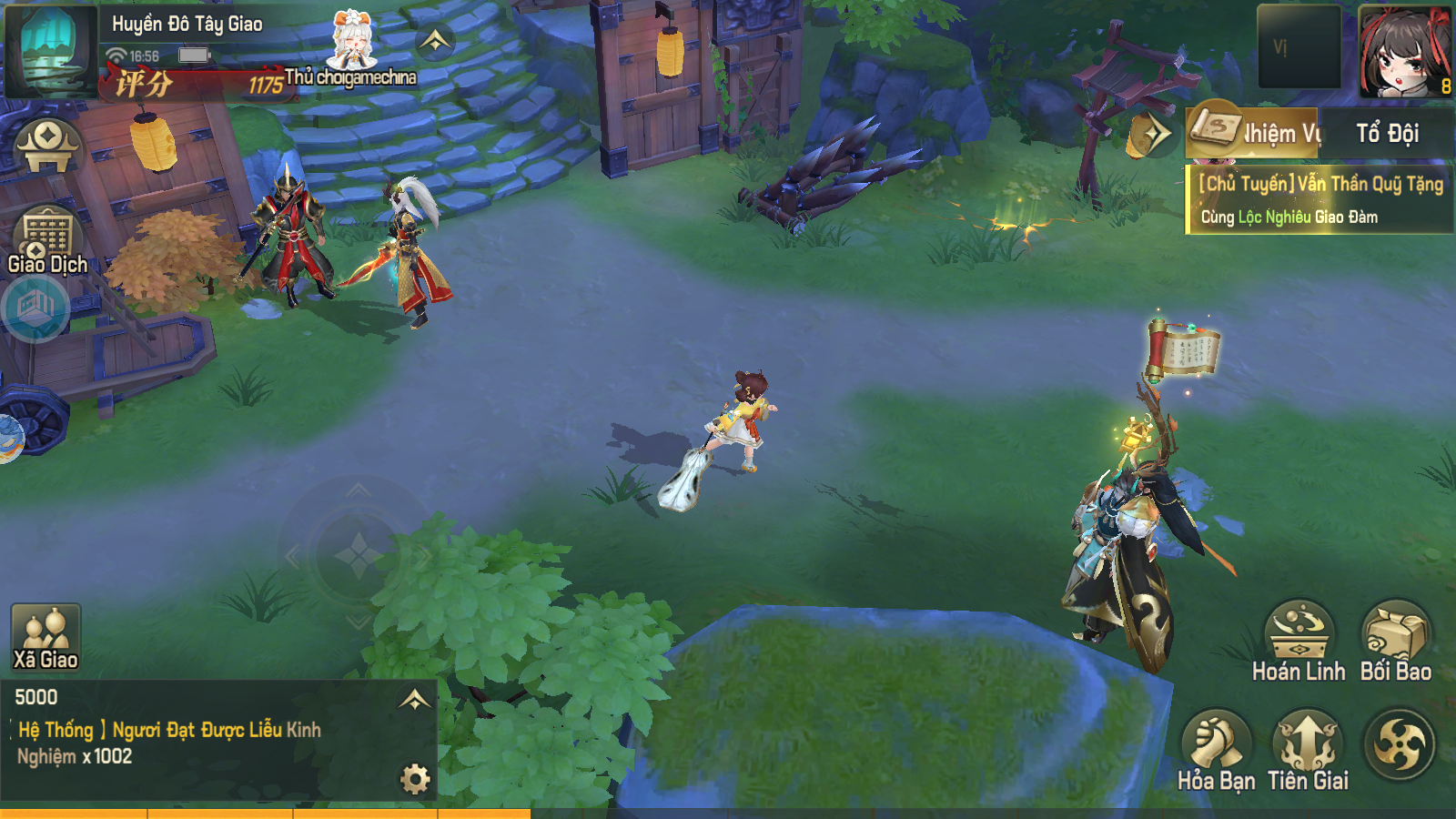
Task: Switch to the Tổ Đội team tab
Action: [1387, 134]
